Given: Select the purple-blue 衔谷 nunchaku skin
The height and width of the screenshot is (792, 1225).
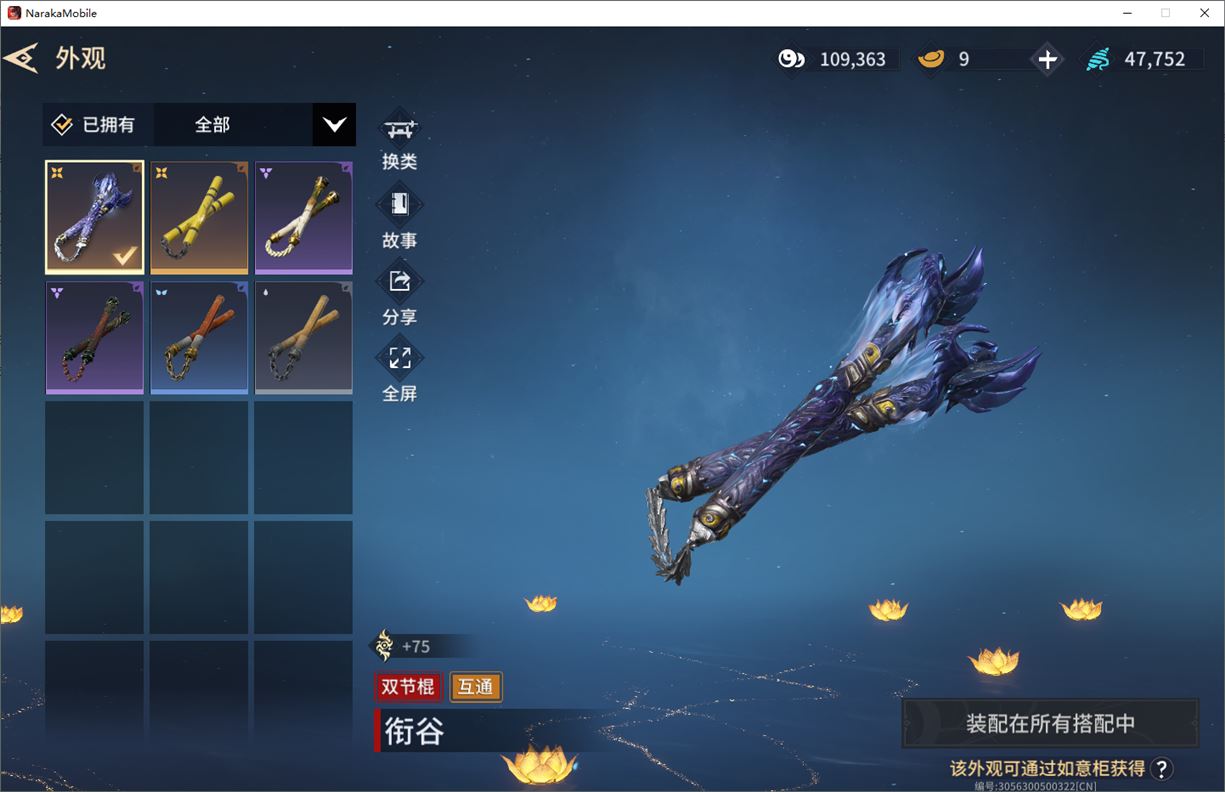Looking at the screenshot, I should tap(94, 217).
